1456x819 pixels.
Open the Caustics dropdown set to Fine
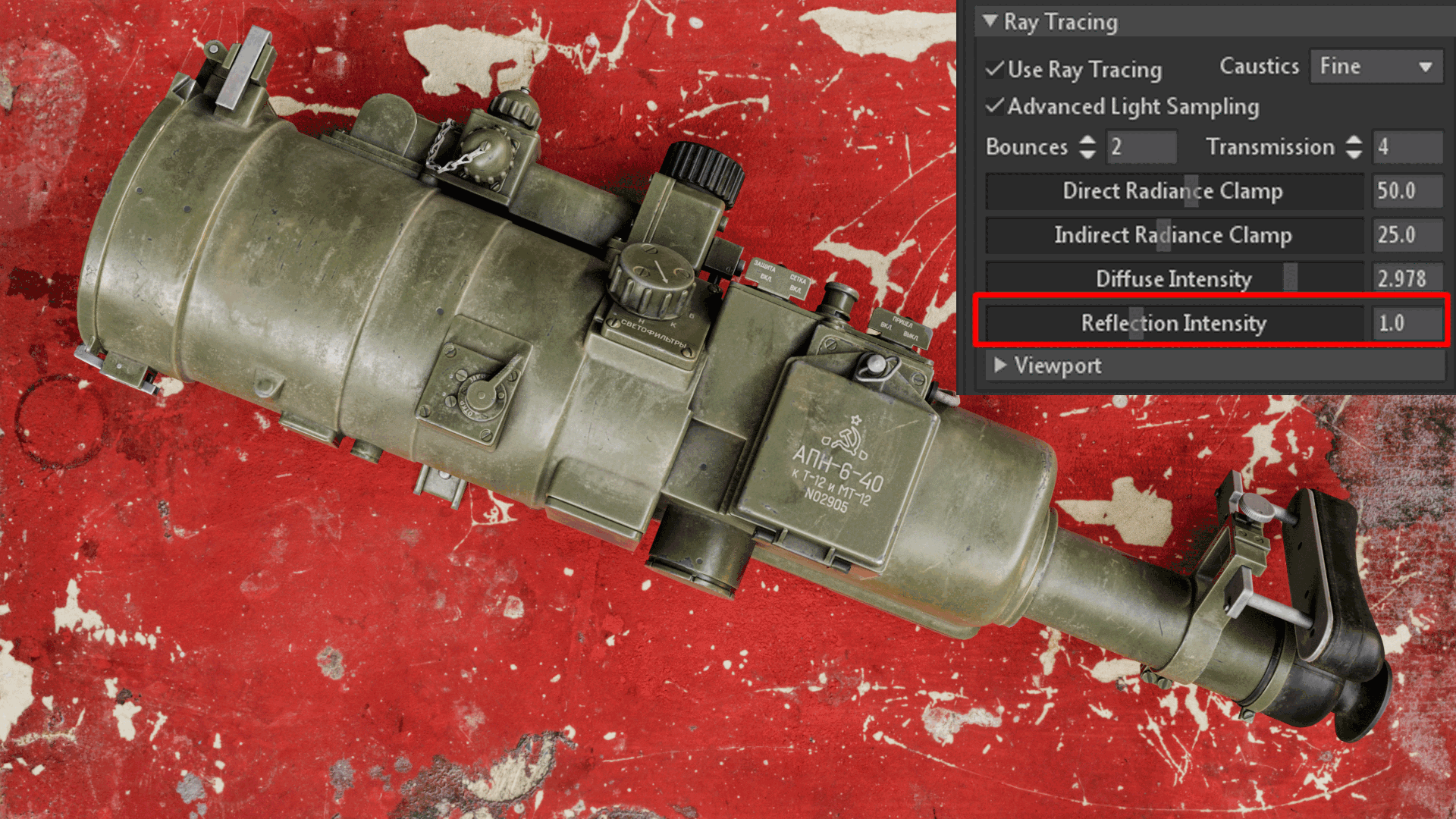(x=1376, y=67)
